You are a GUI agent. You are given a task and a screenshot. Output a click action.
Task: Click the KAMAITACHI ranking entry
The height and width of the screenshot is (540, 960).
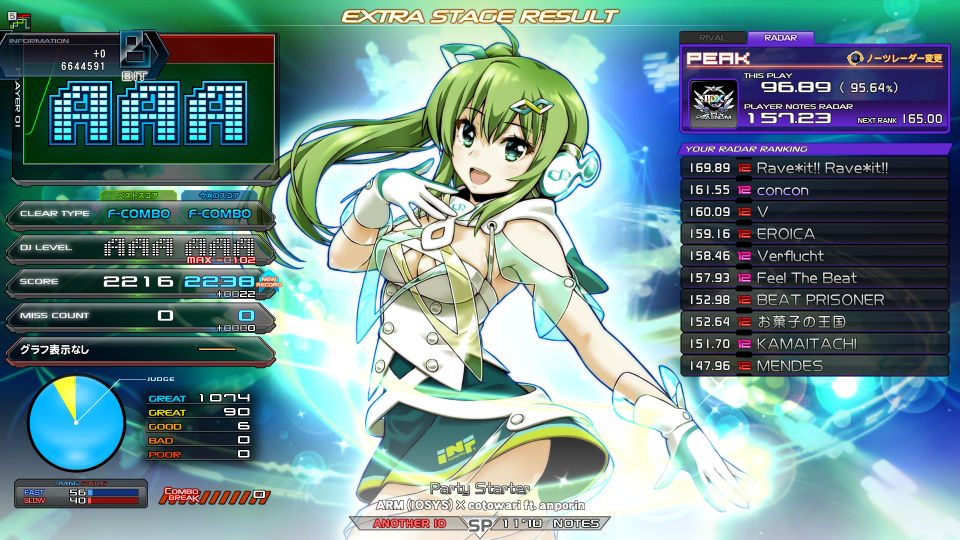(x=814, y=344)
